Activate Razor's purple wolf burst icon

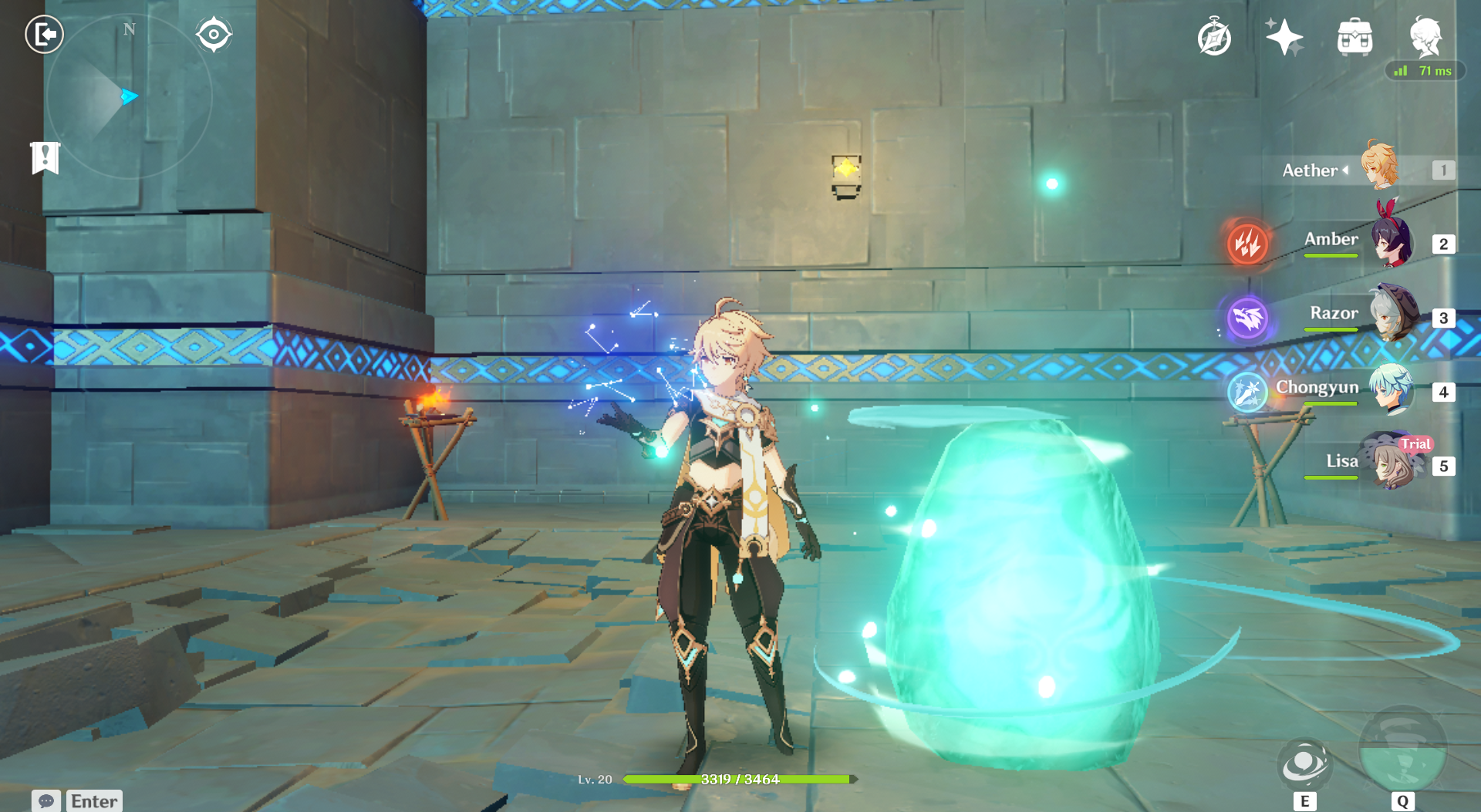pos(1247,317)
